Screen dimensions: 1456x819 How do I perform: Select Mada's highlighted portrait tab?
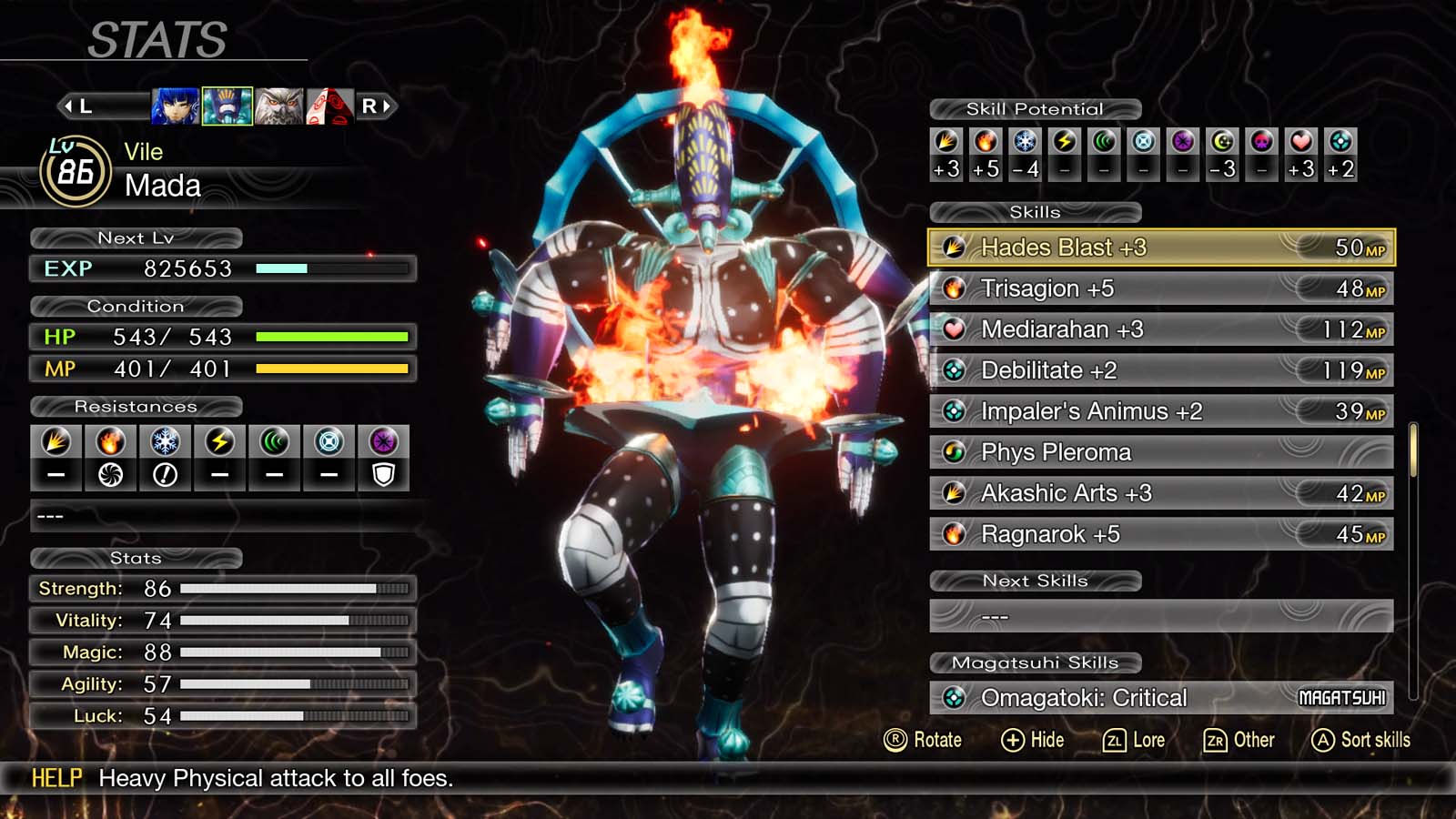(x=226, y=106)
